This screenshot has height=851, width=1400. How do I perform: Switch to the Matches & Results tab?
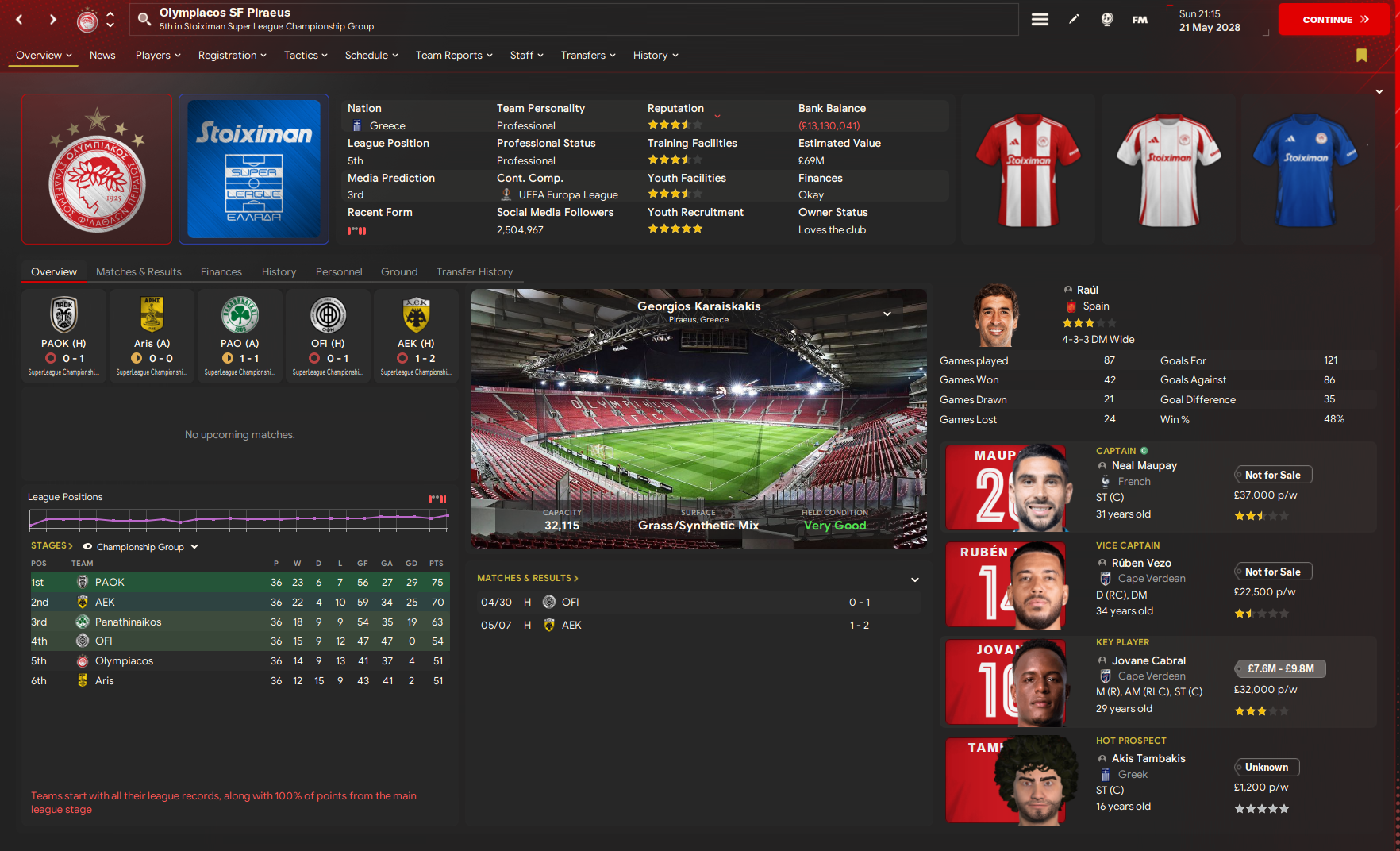click(x=139, y=272)
